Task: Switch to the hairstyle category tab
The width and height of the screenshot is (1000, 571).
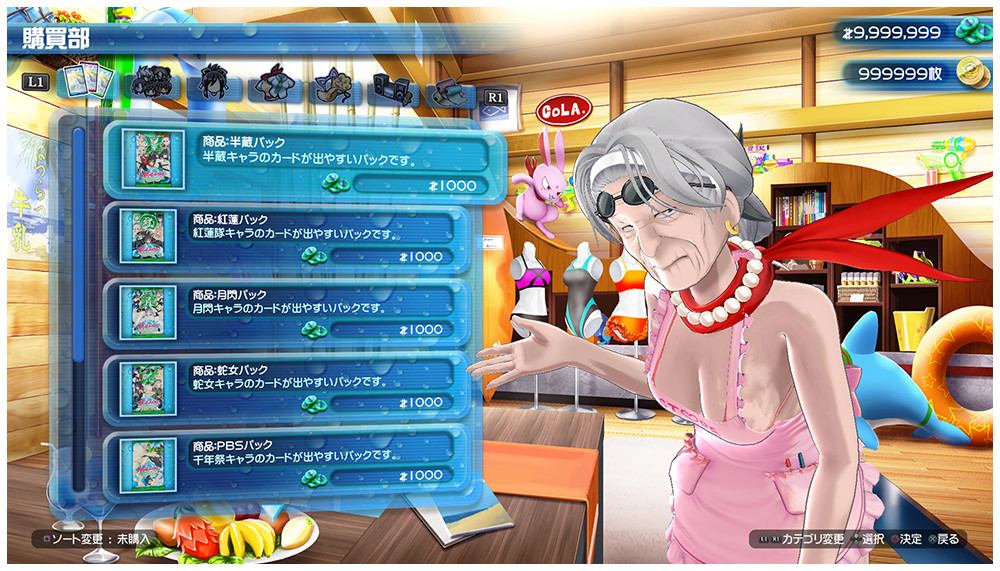Action: 212,84
